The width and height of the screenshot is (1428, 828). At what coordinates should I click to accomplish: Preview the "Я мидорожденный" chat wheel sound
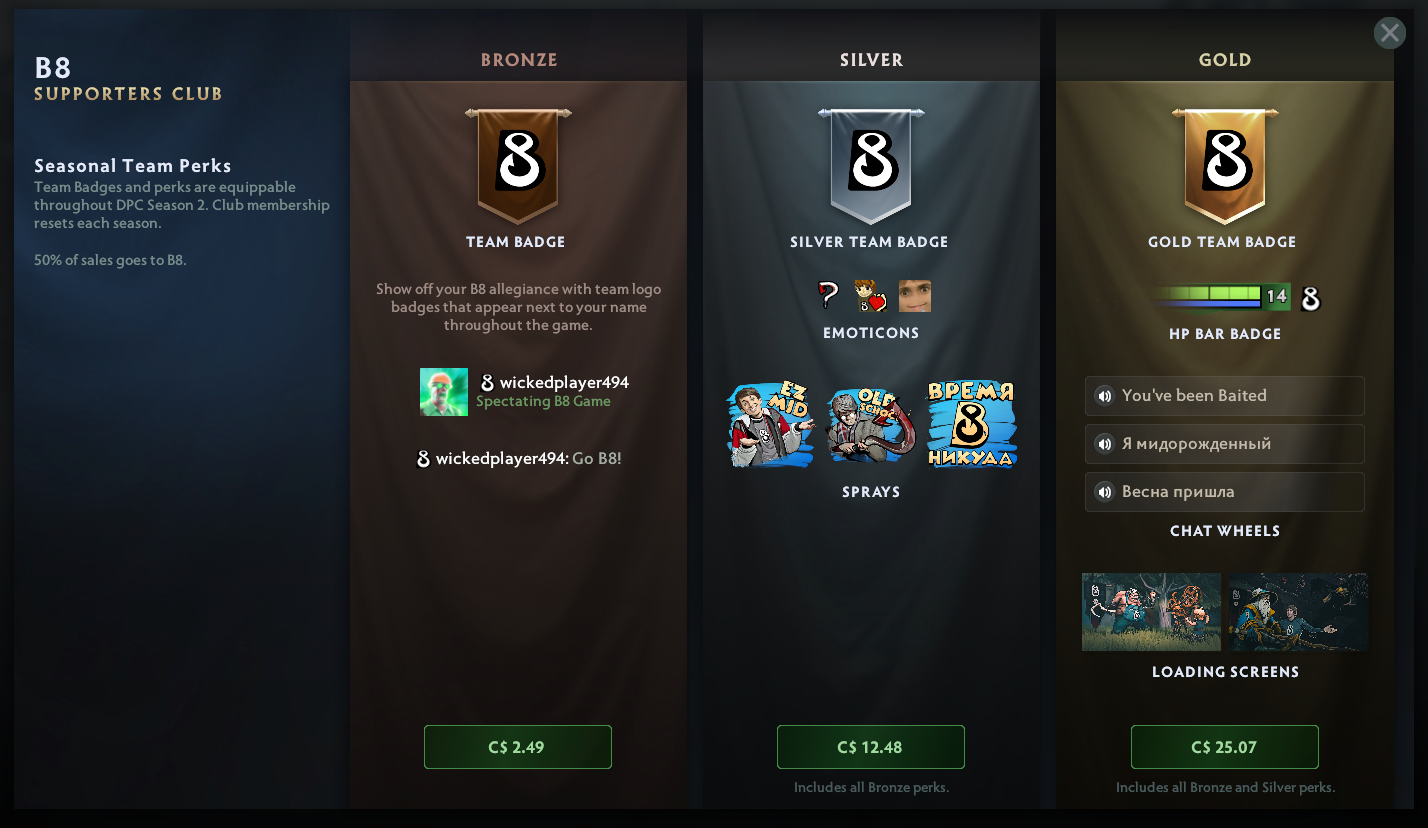1105,444
